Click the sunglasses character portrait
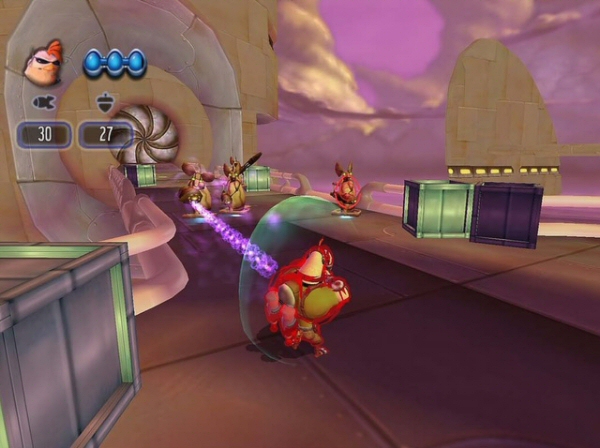Viewport: 600px width, 448px height. (43, 61)
